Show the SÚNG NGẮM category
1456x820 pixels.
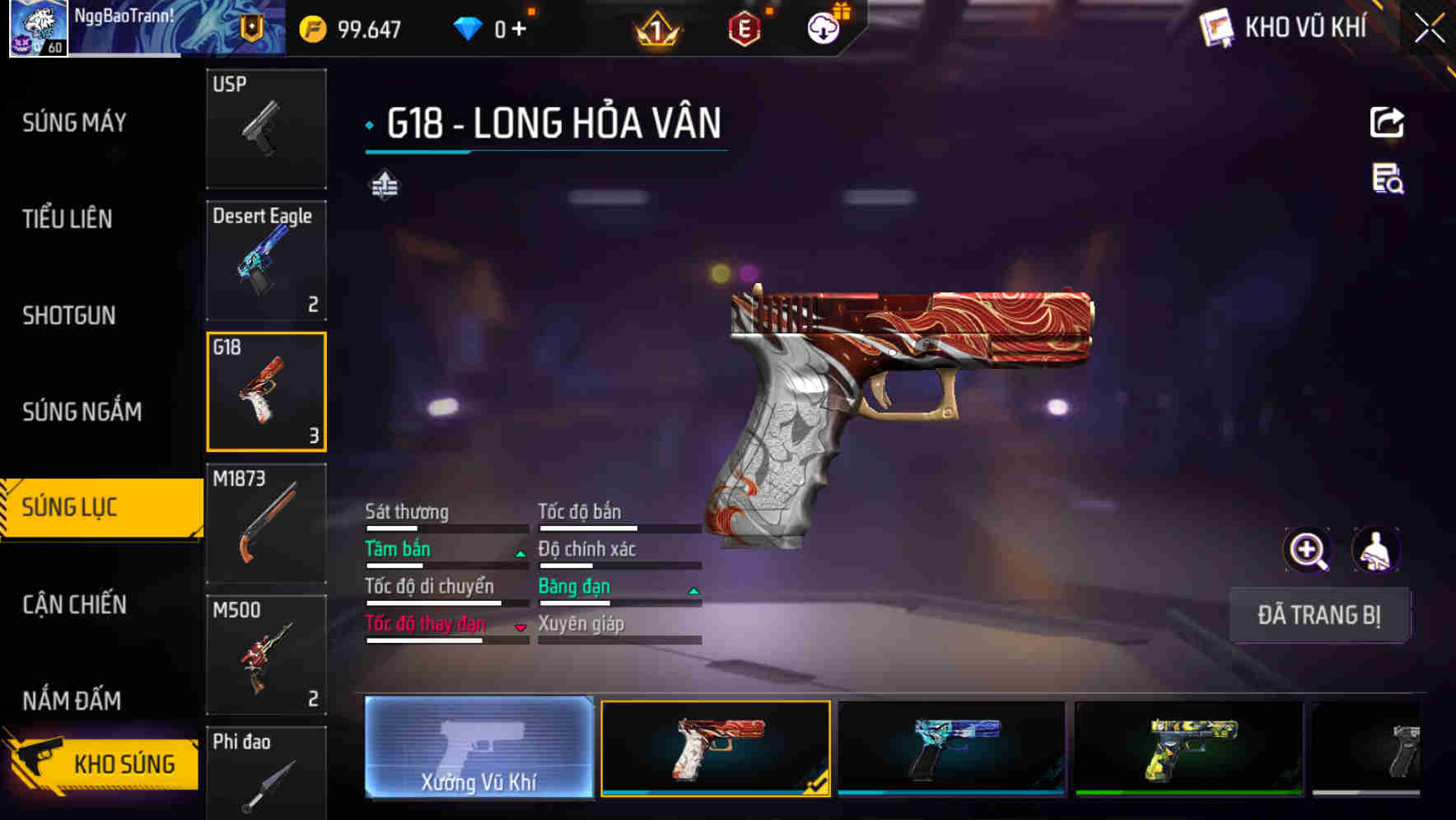tap(82, 412)
